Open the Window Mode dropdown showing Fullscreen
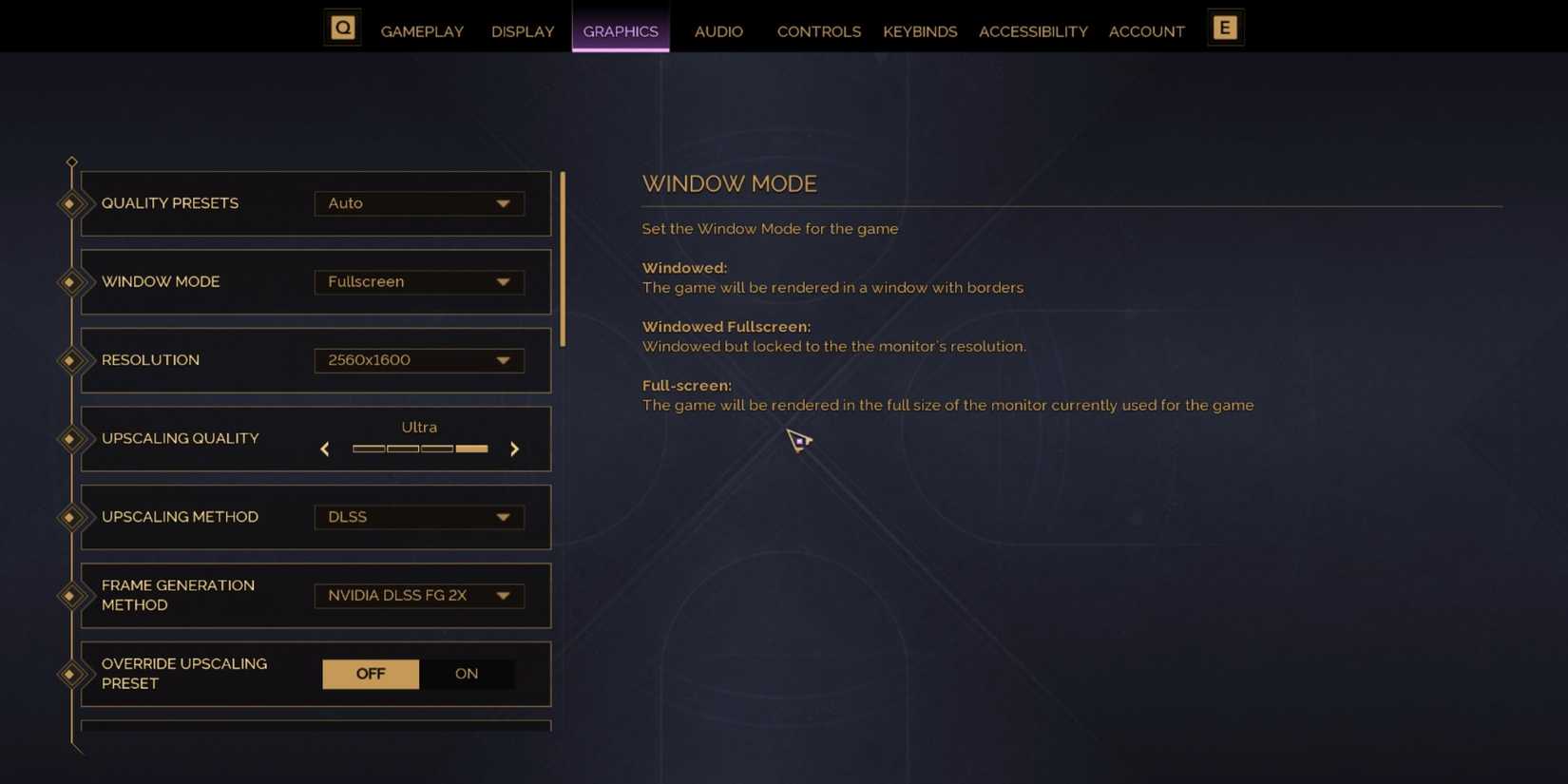The height and width of the screenshot is (784, 1568). click(419, 281)
